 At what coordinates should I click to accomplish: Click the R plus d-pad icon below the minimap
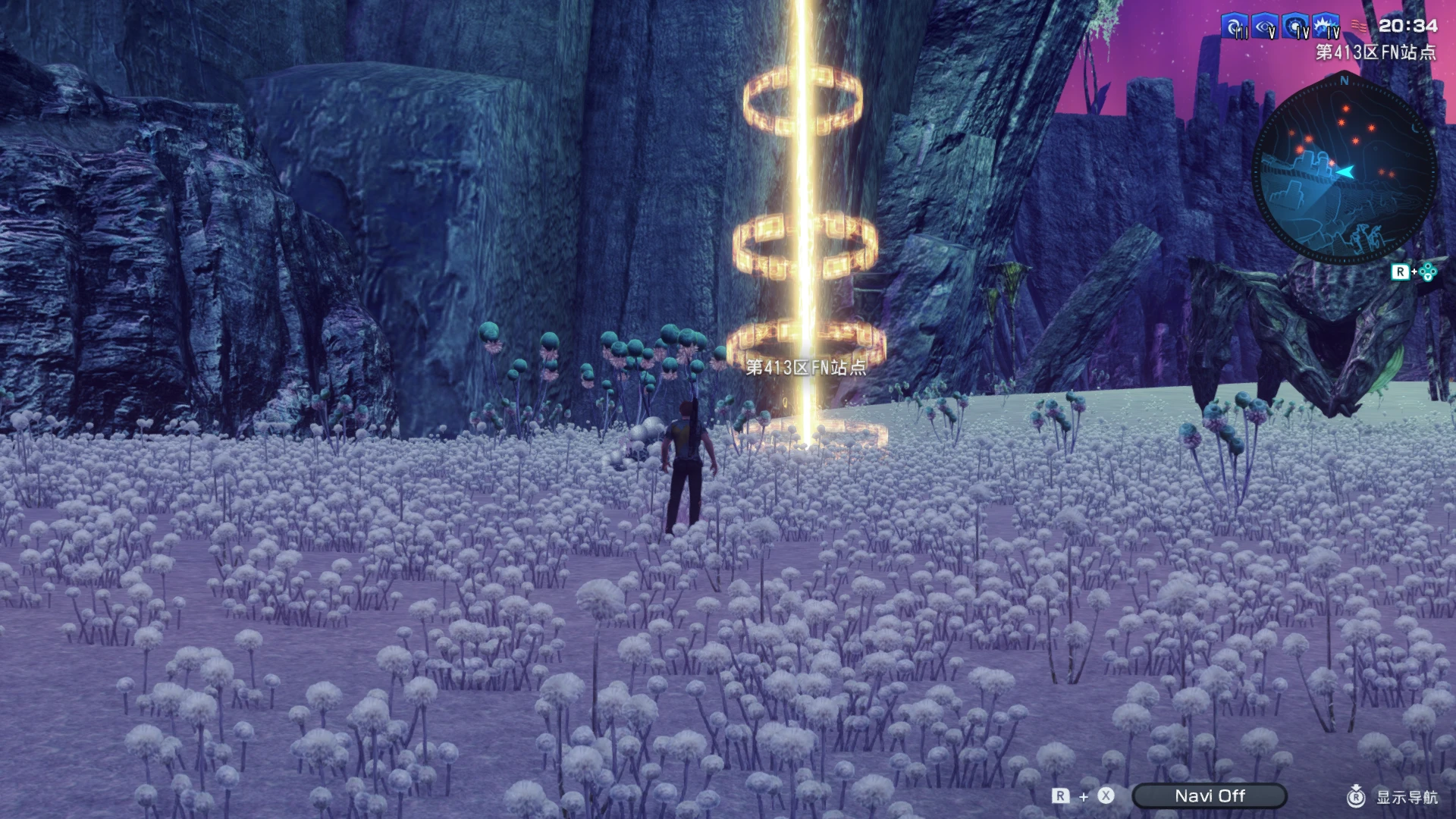click(1412, 270)
